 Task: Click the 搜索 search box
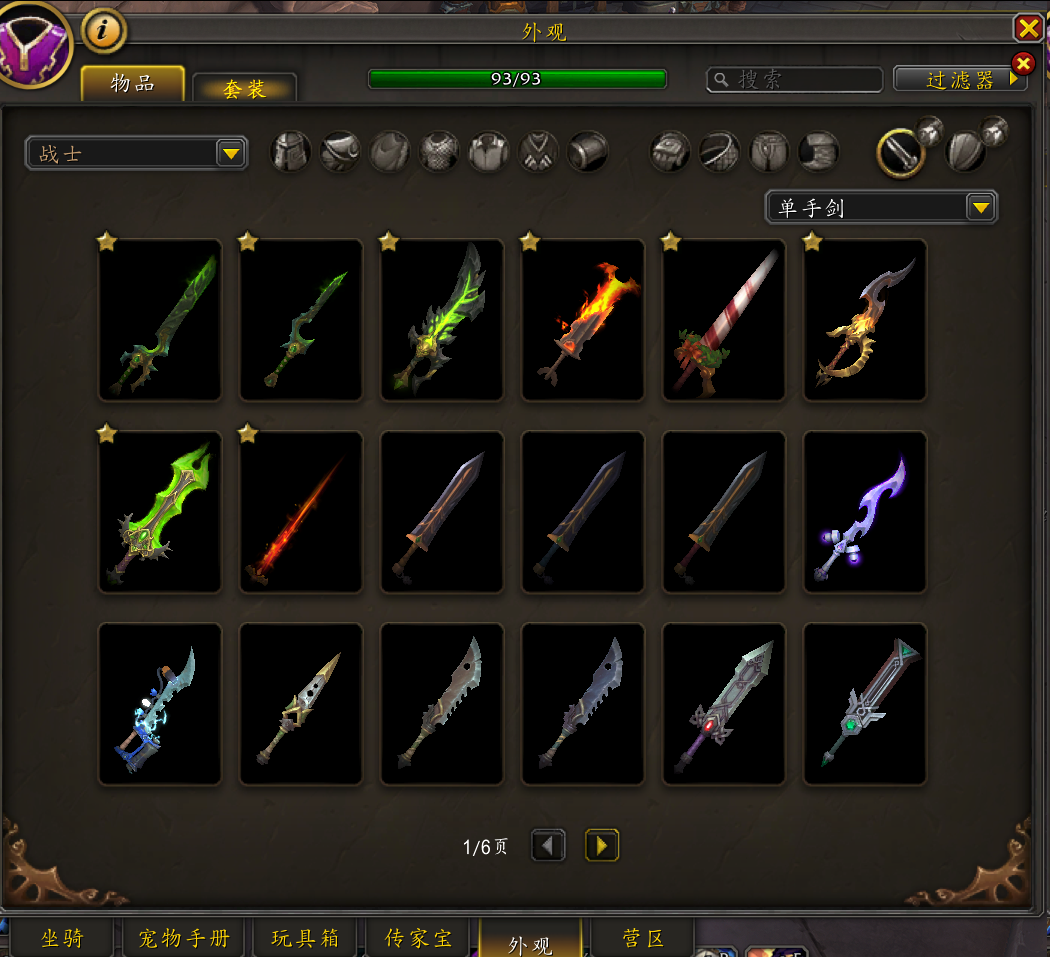[x=795, y=80]
